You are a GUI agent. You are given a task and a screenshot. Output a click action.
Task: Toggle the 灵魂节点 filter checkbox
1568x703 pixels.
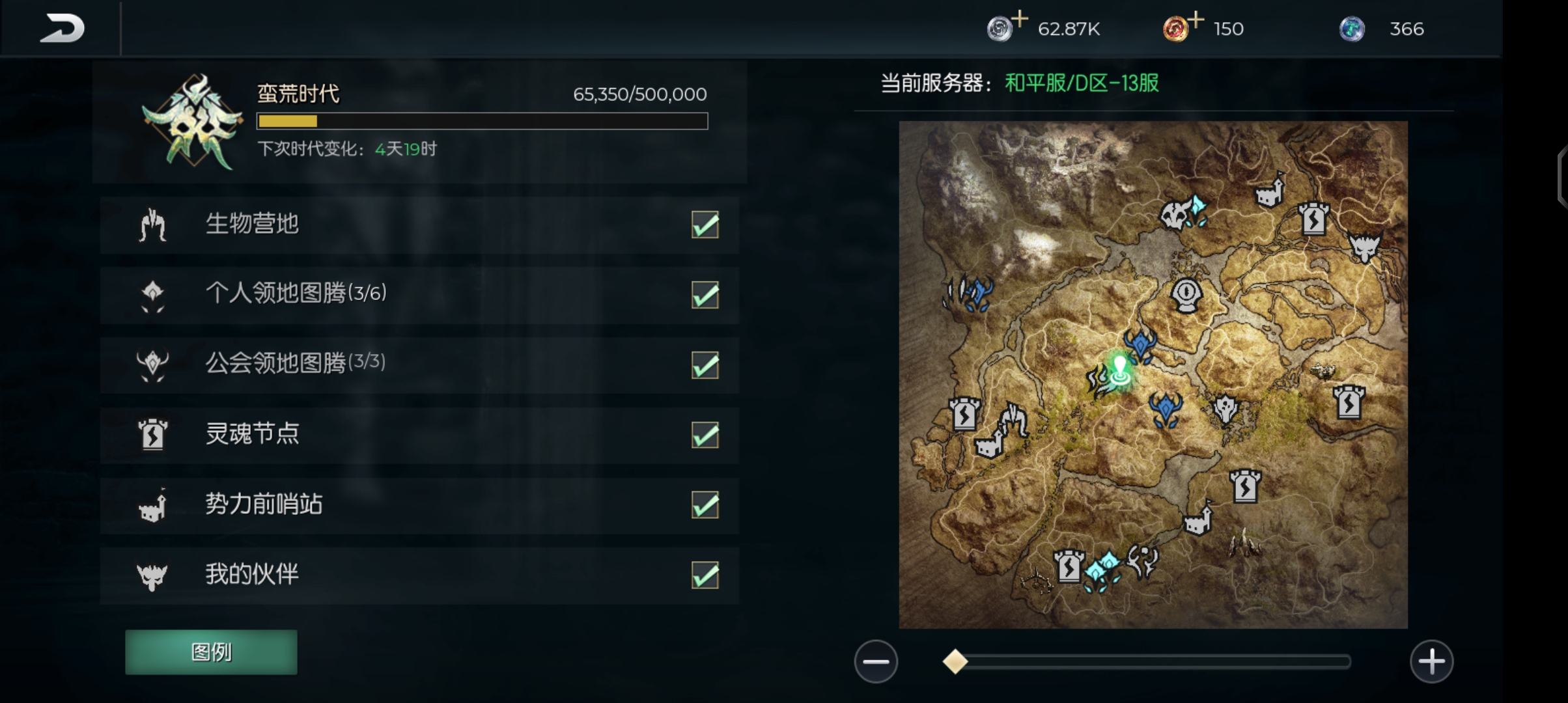(705, 435)
